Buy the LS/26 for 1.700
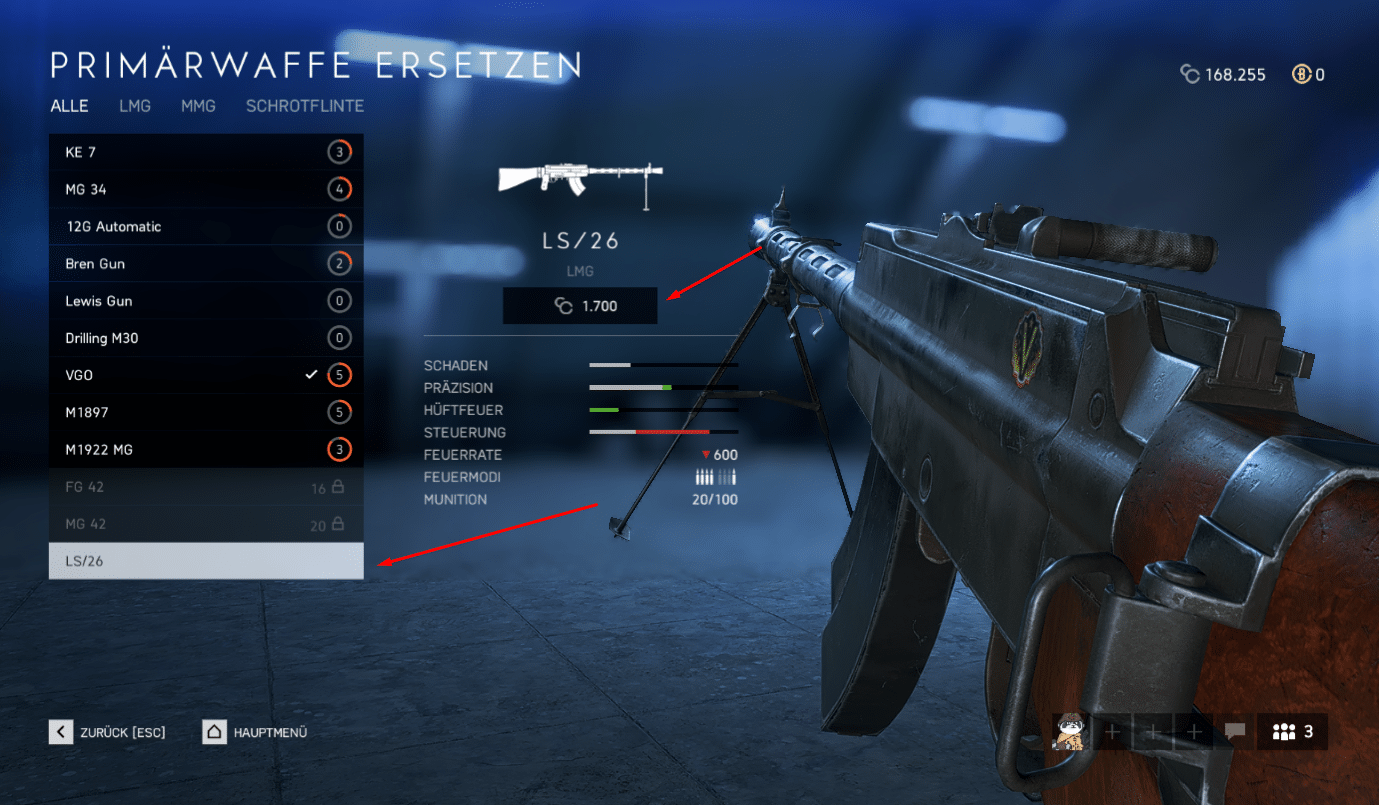This screenshot has height=805, width=1379. click(580, 306)
